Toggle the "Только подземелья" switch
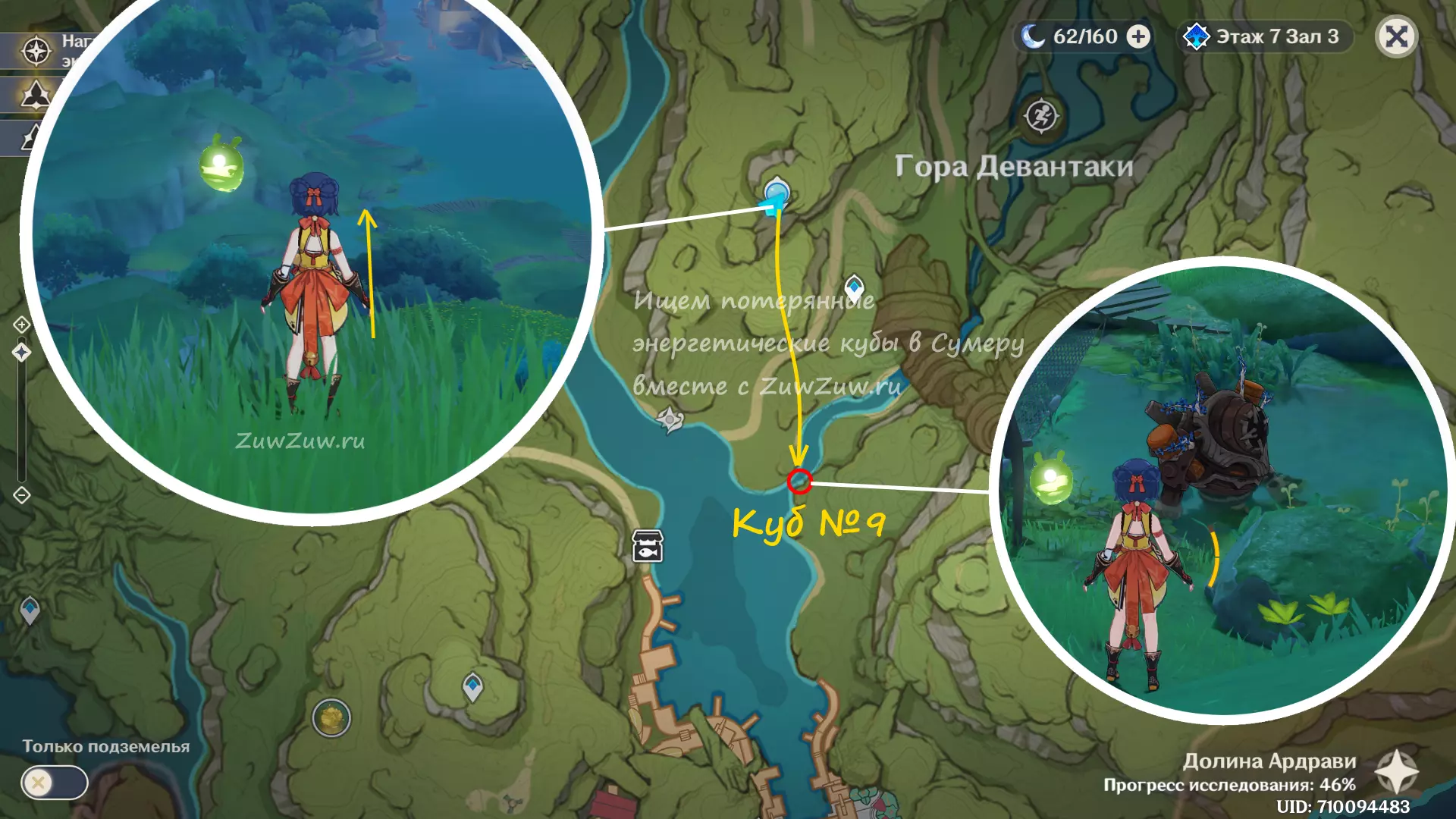The width and height of the screenshot is (1456, 819). [x=54, y=782]
